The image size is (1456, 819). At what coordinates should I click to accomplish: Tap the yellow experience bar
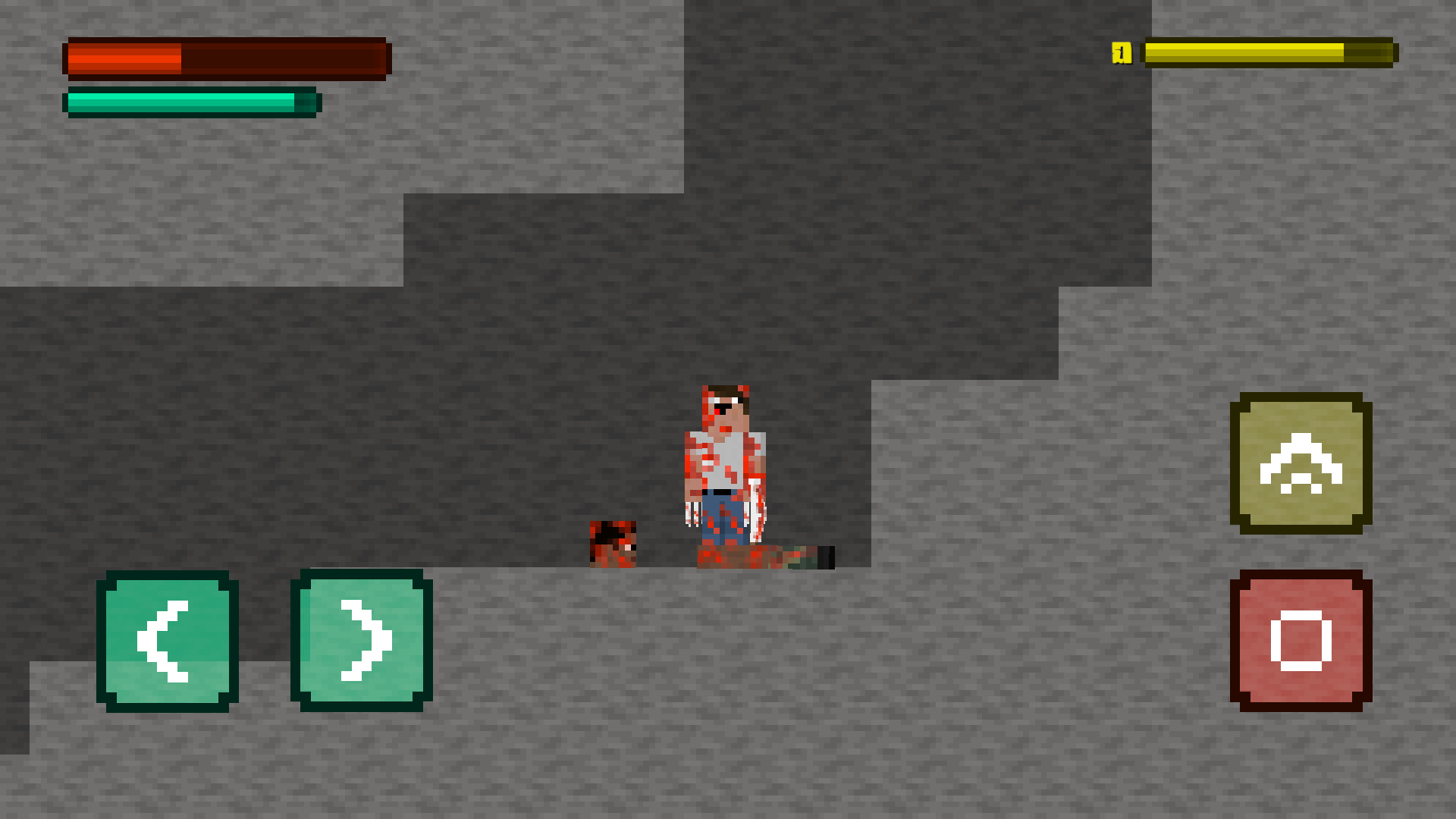pyautogui.click(x=1266, y=52)
